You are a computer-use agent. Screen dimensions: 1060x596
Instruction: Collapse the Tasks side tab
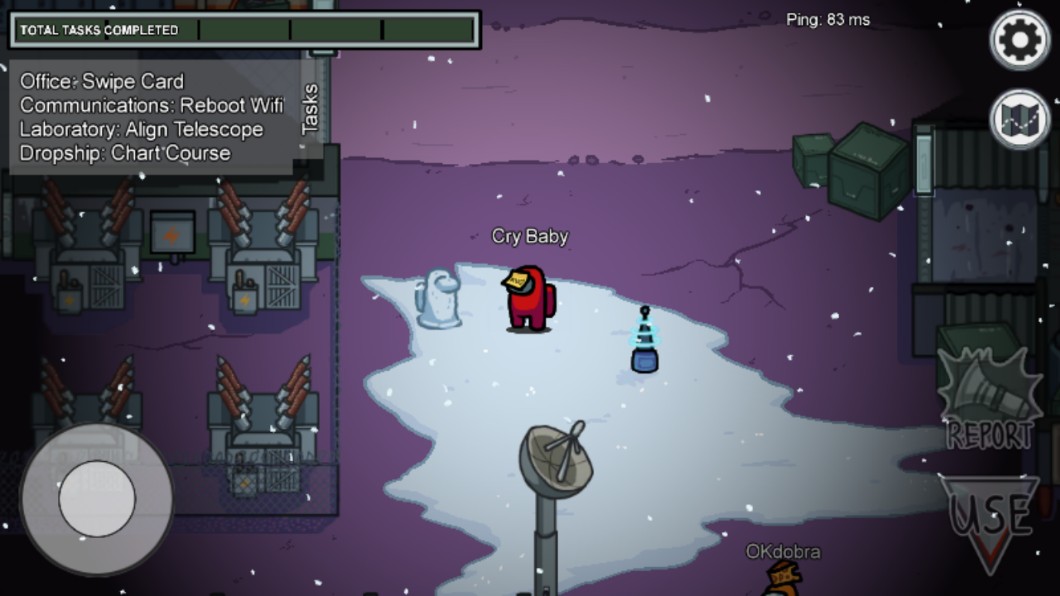(x=310, y=108)
